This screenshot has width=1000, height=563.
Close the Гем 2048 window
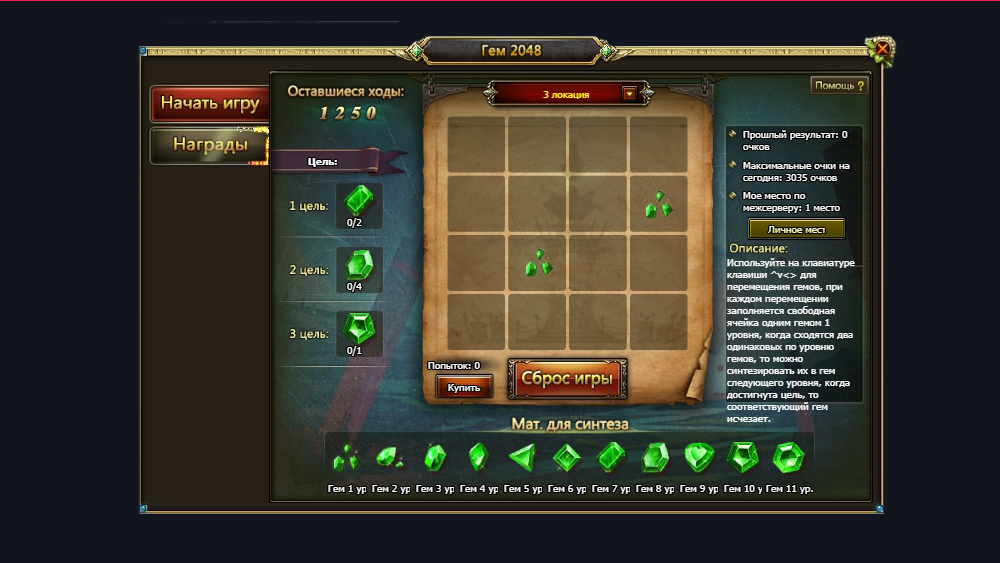(x=883, y=48)
